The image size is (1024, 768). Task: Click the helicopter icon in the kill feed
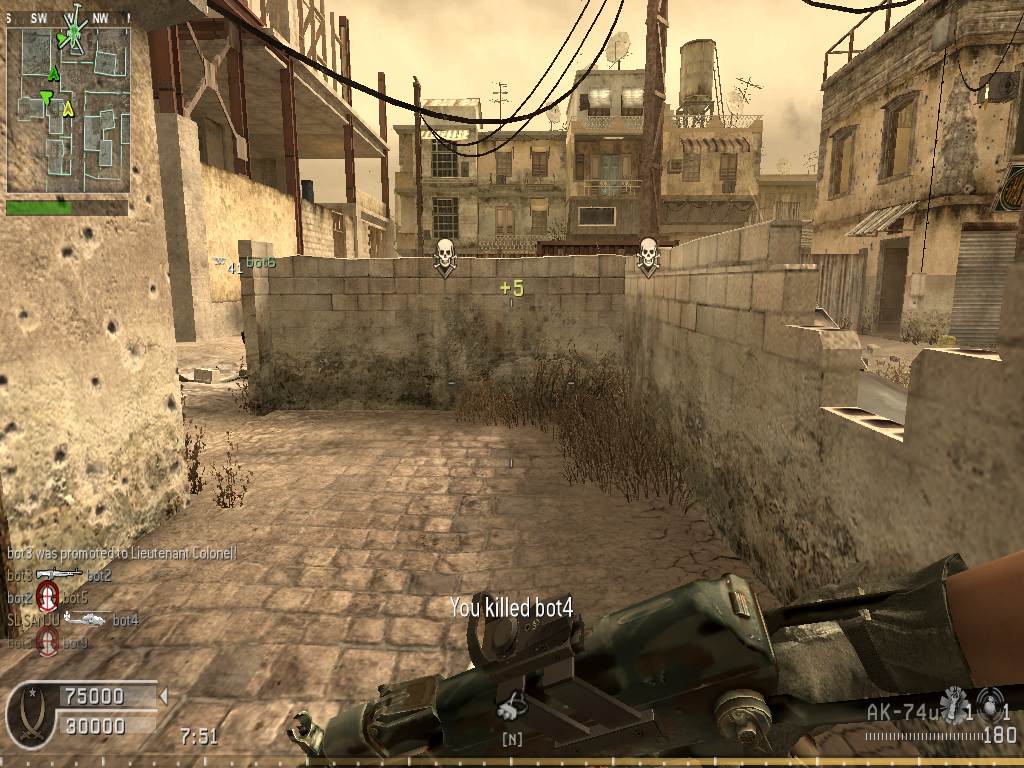(85, 619)
